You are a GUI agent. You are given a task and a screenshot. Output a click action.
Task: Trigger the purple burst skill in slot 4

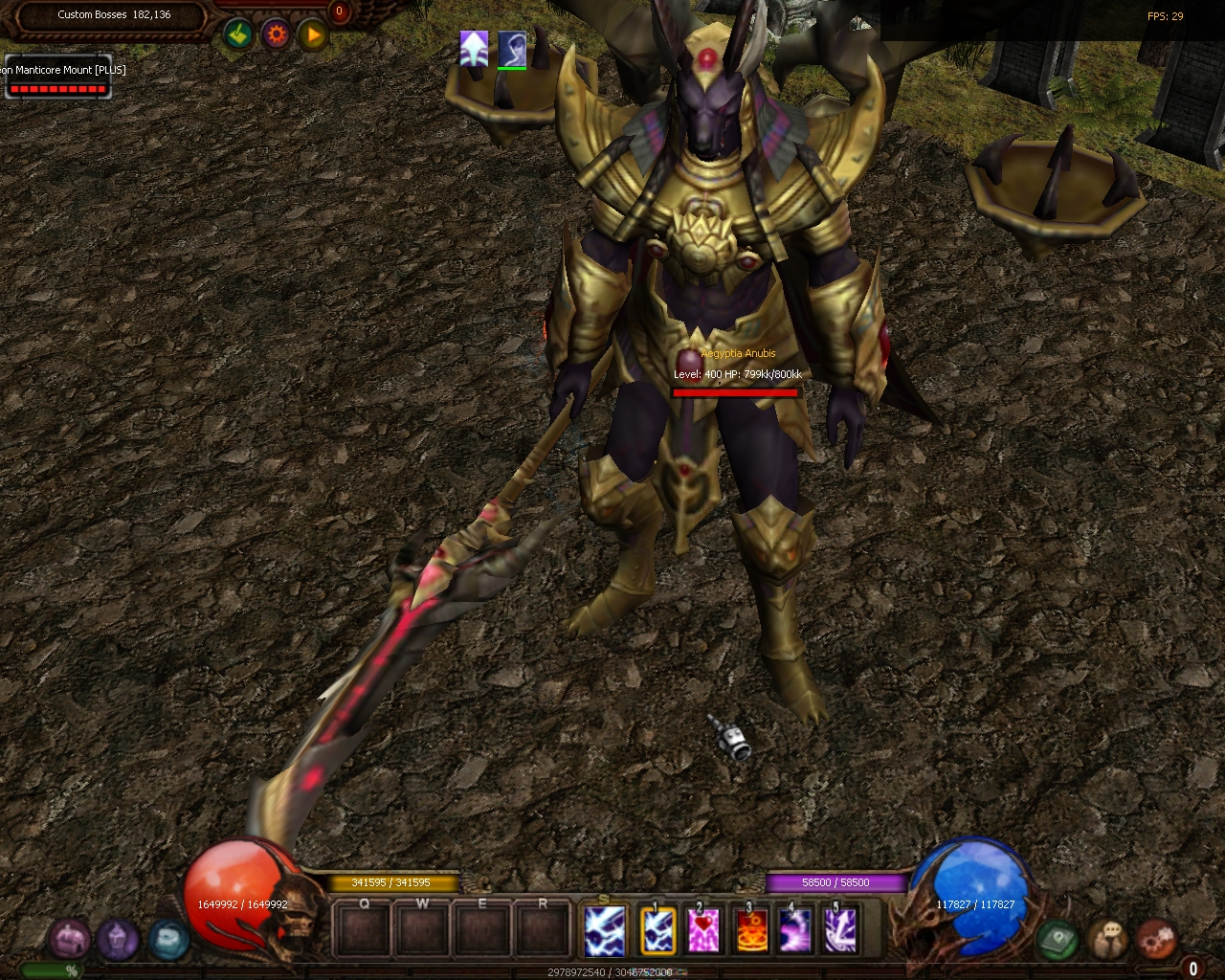point(795,930)
